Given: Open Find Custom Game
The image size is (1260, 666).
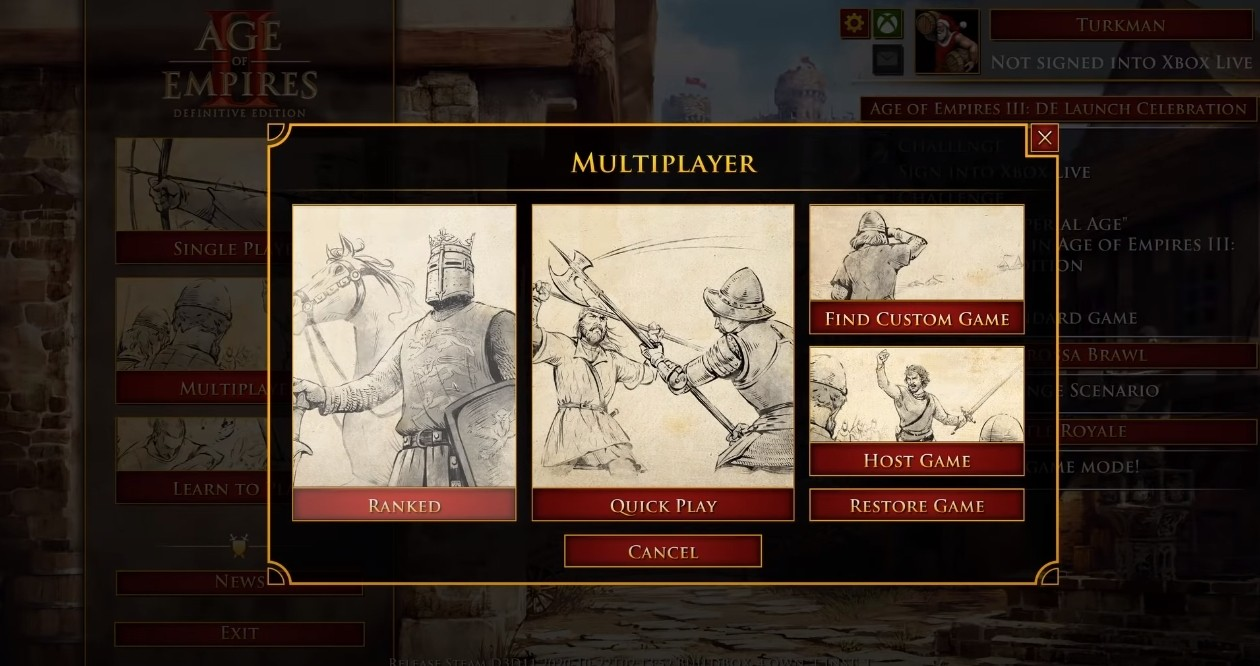Looking at the screenshot, I should point(916,319).
